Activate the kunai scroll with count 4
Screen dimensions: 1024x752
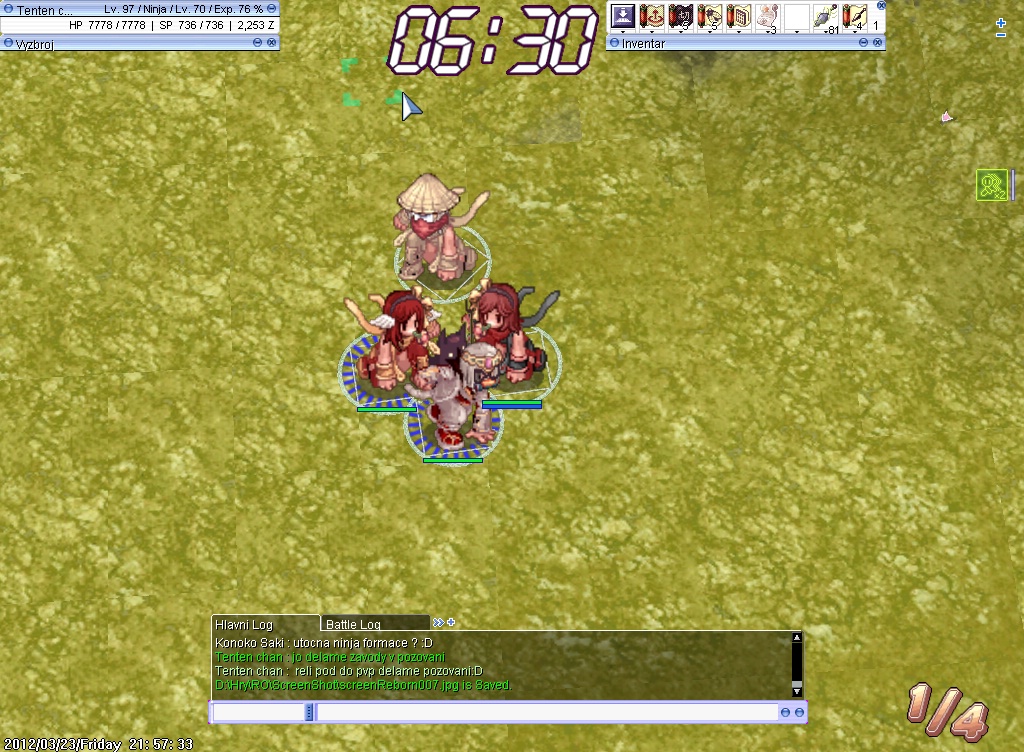(x=854, y=16)
